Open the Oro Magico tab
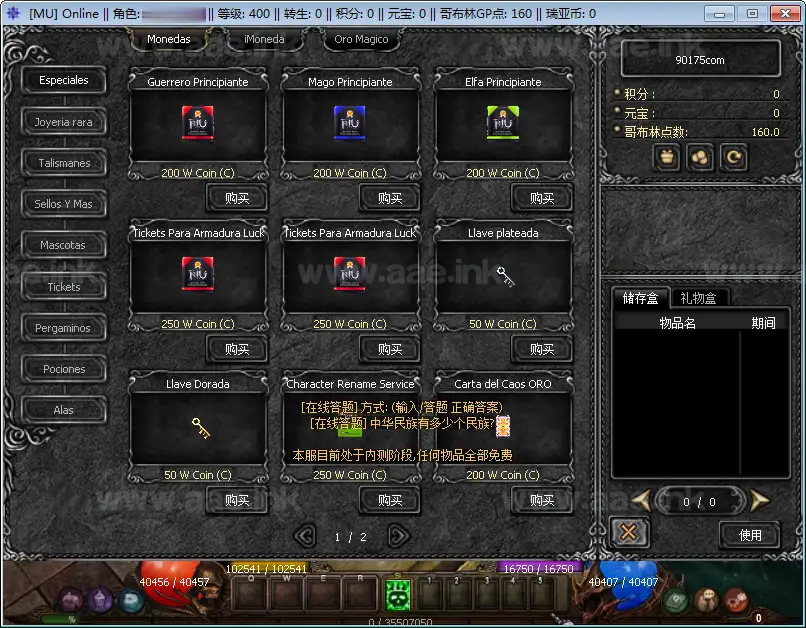Screen dimensions: 806x628 [361, 40]
